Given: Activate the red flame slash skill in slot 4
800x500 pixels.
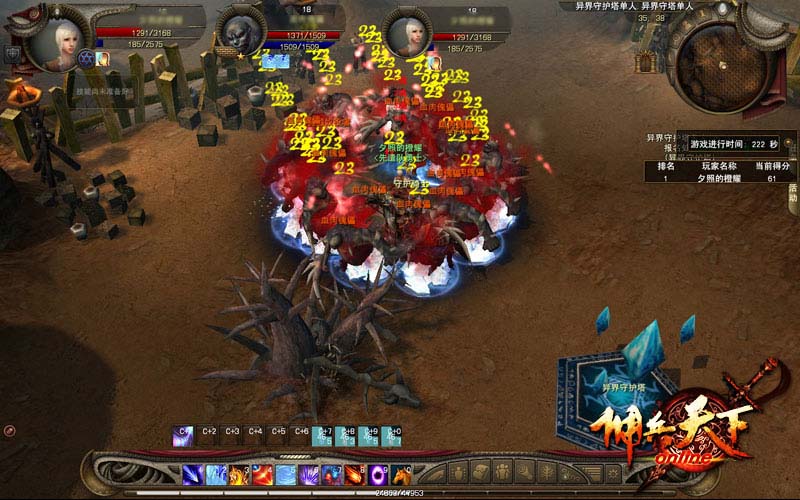Looking at the screenshot, I should 263,474.
